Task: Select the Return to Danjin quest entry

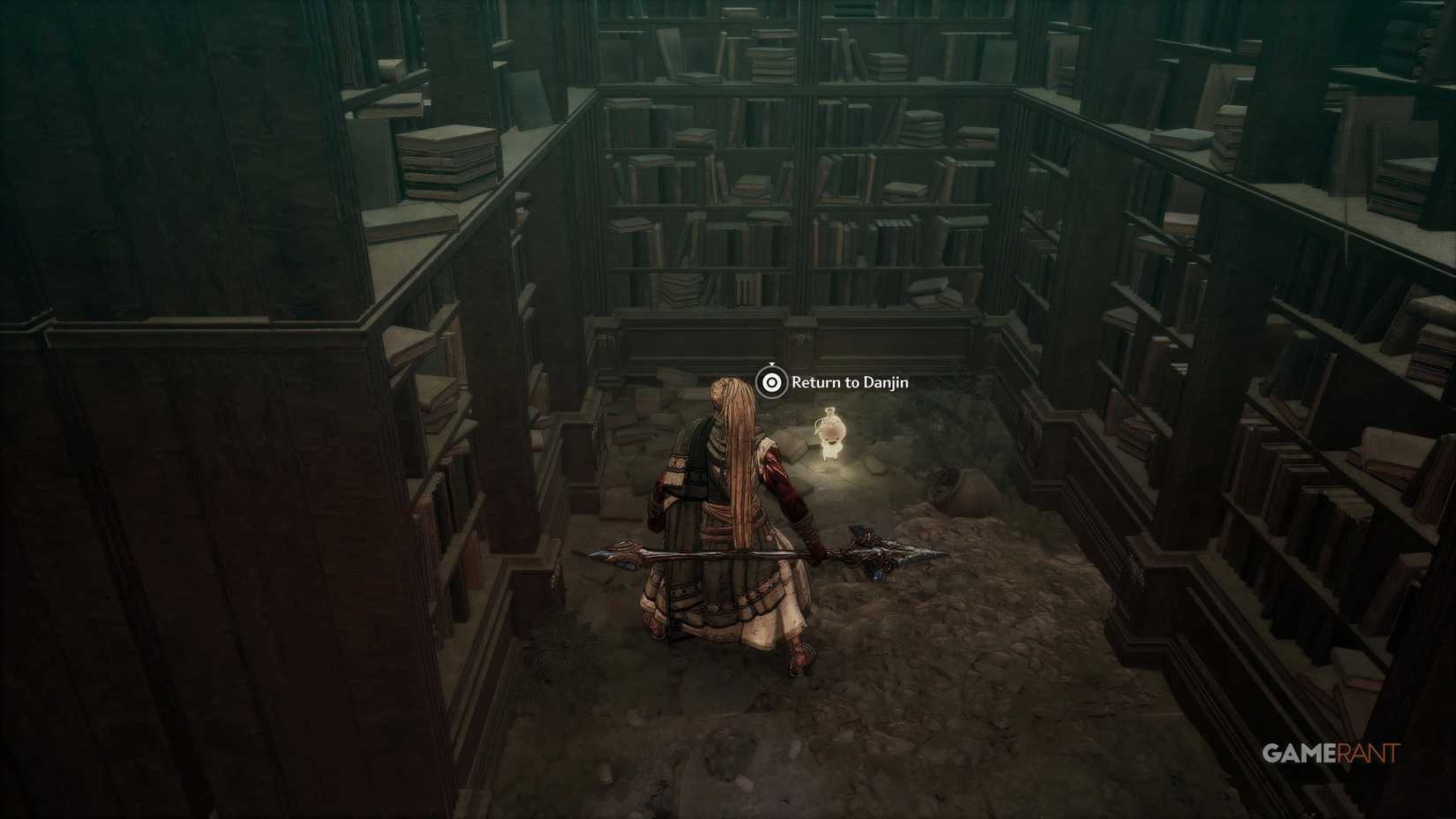Action: pyautogui.click(x=852, y=383)
